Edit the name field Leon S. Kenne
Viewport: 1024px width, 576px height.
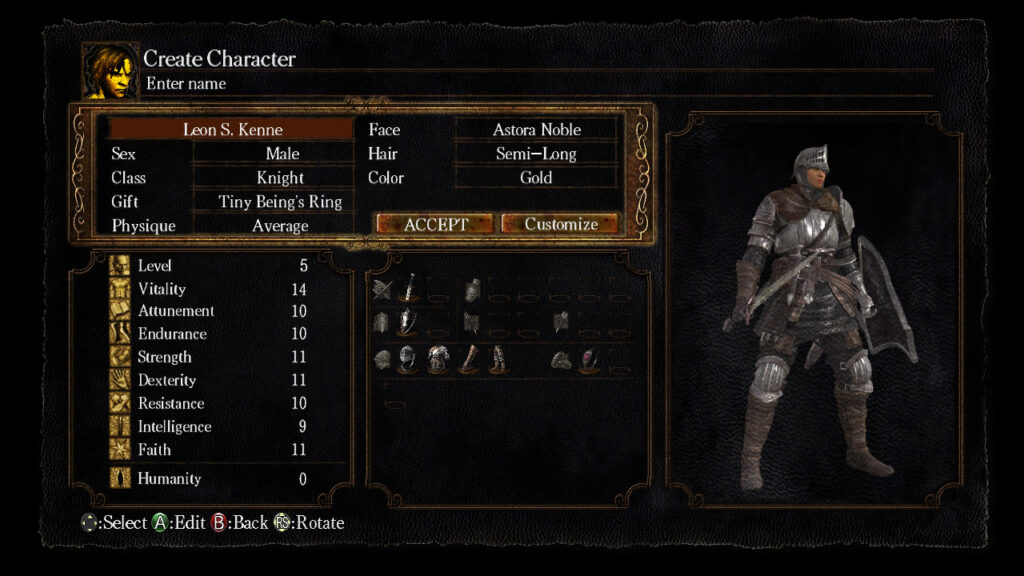(232, 130)
